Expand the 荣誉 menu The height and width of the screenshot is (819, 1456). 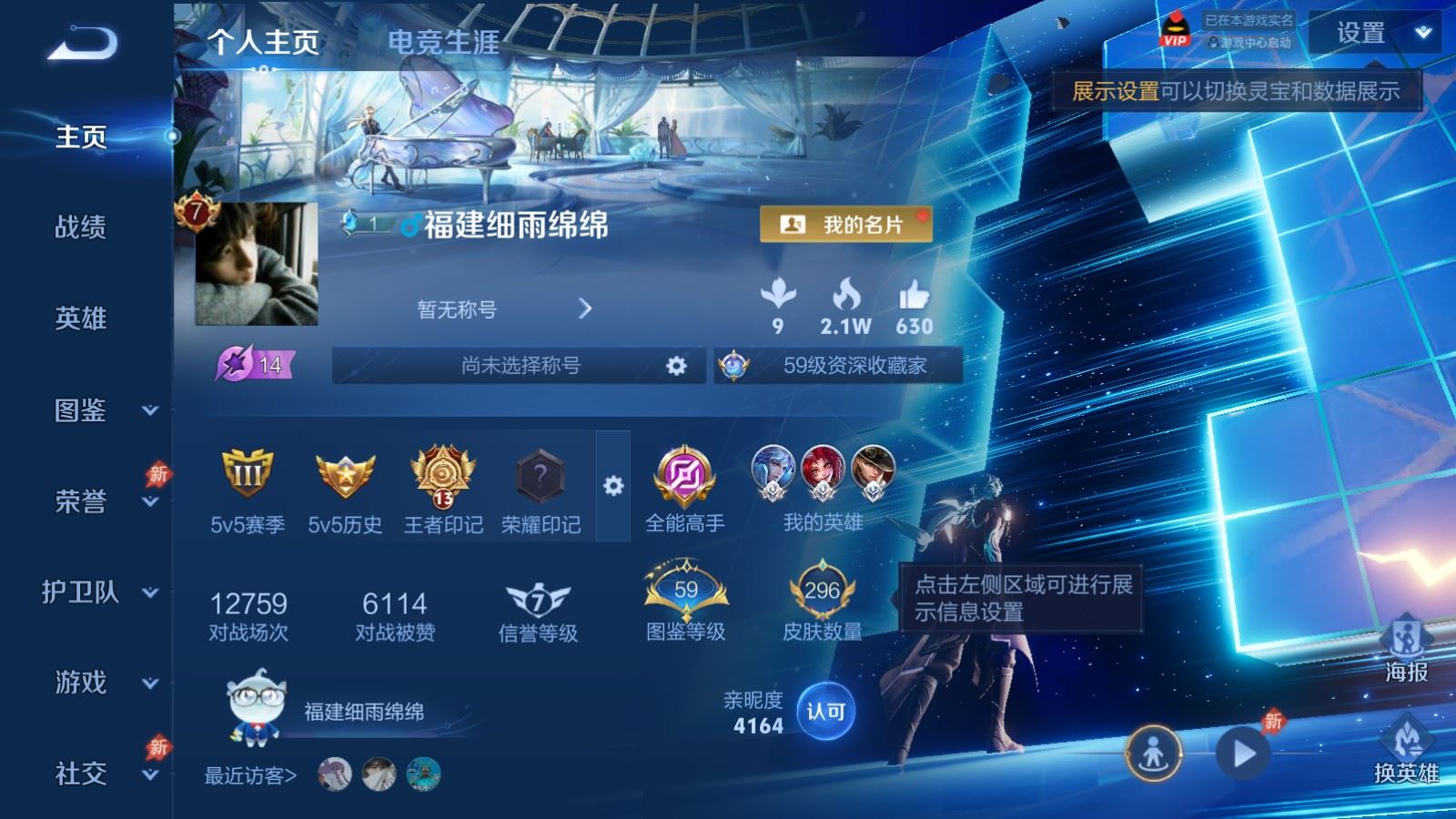(x=150, y=501)
